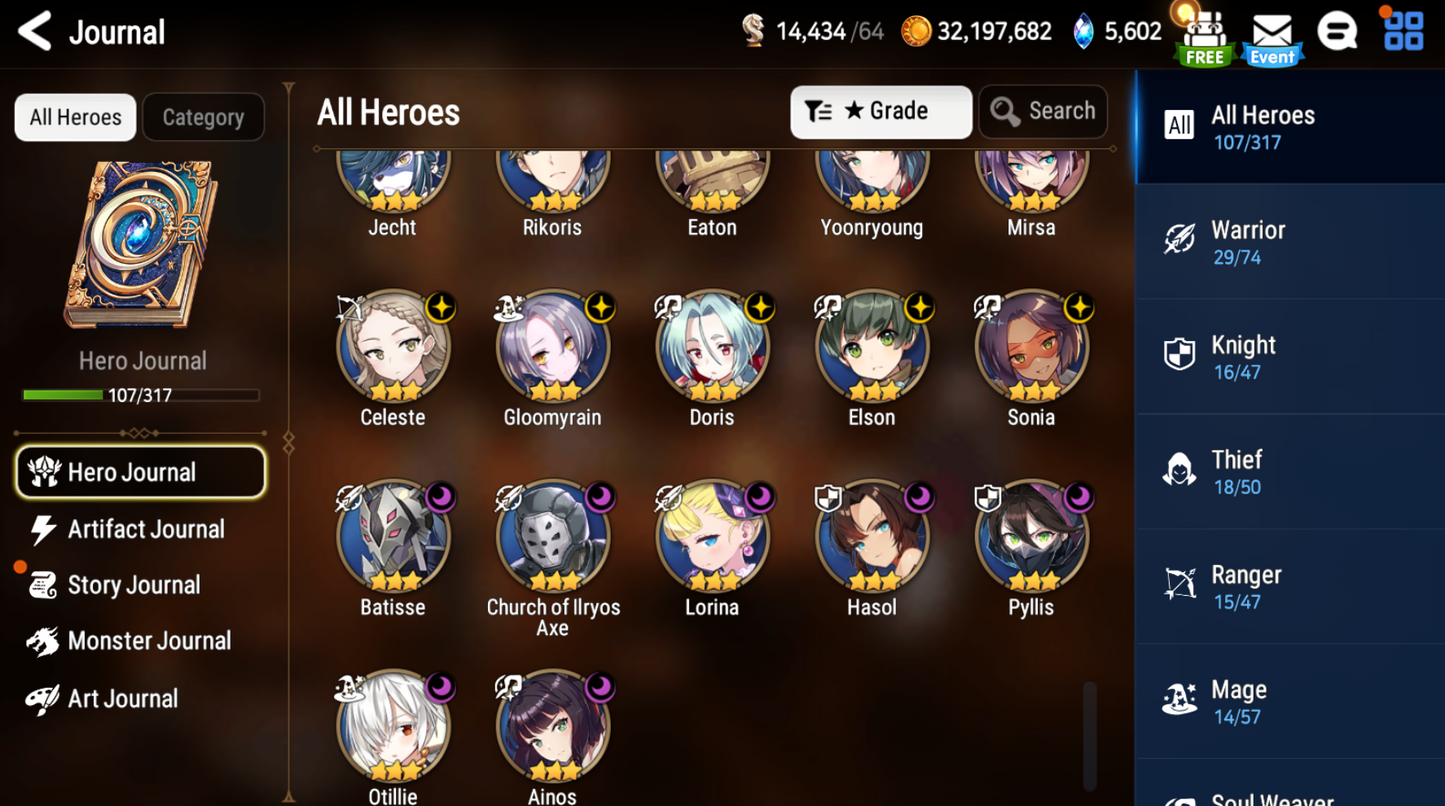Screen dimensions: 1445x806
Task: Toggle the All Heroes view
Action: point(74,117)
